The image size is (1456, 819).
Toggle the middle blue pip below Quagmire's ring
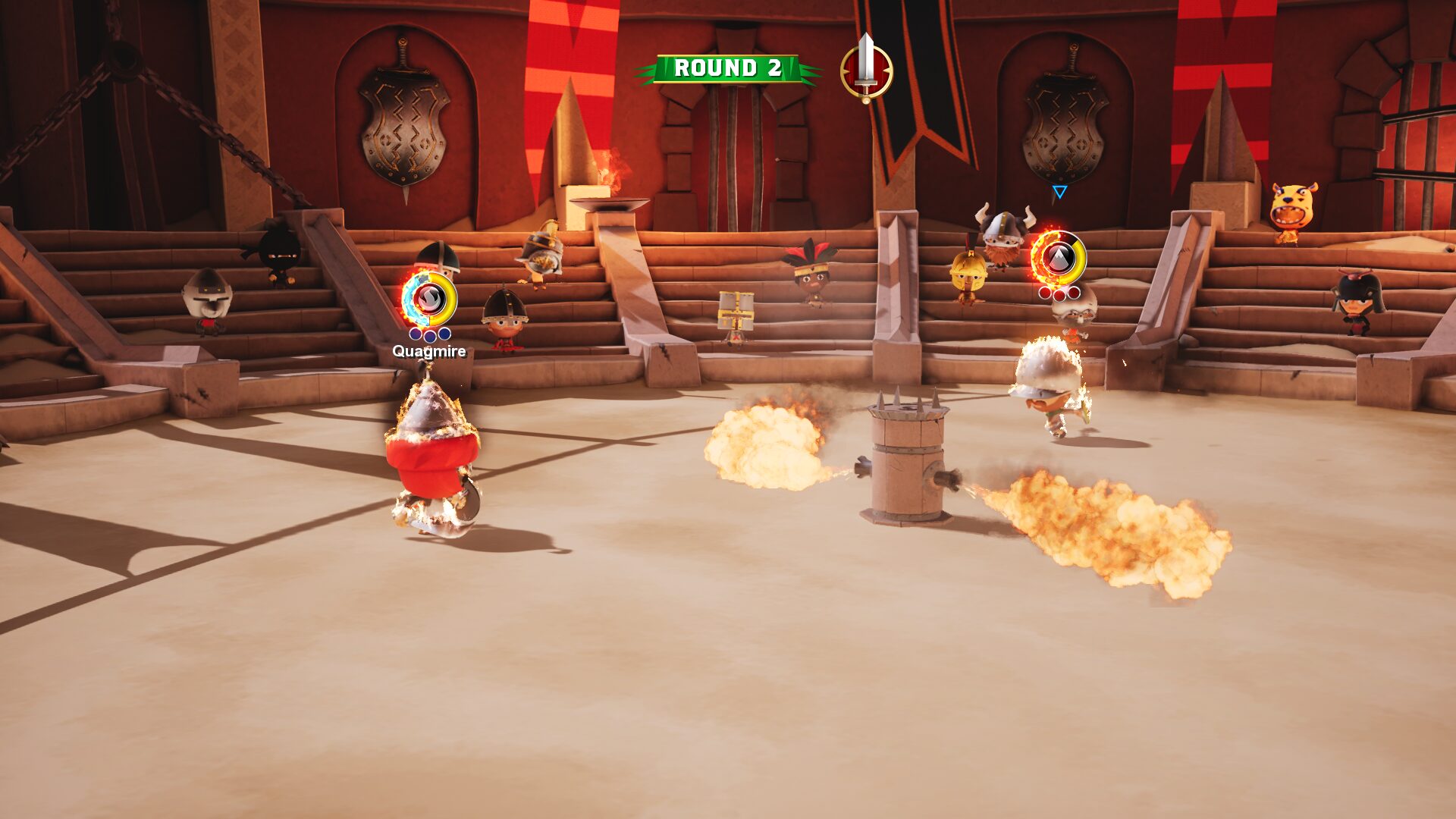(x=430, y=335)
